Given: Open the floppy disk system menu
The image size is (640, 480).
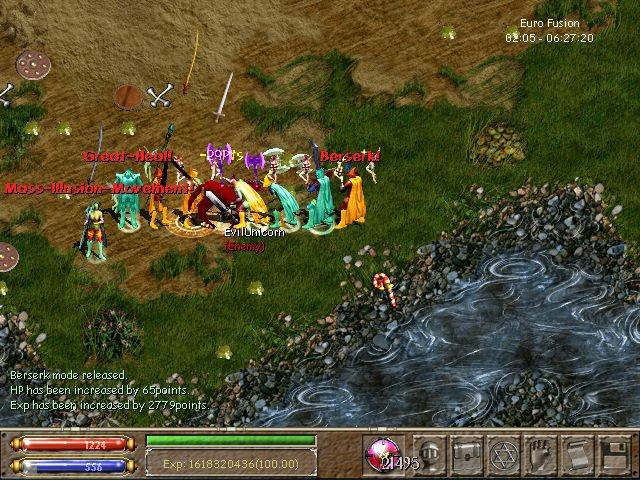Looking at the screenshot, I should pos(613,452).
